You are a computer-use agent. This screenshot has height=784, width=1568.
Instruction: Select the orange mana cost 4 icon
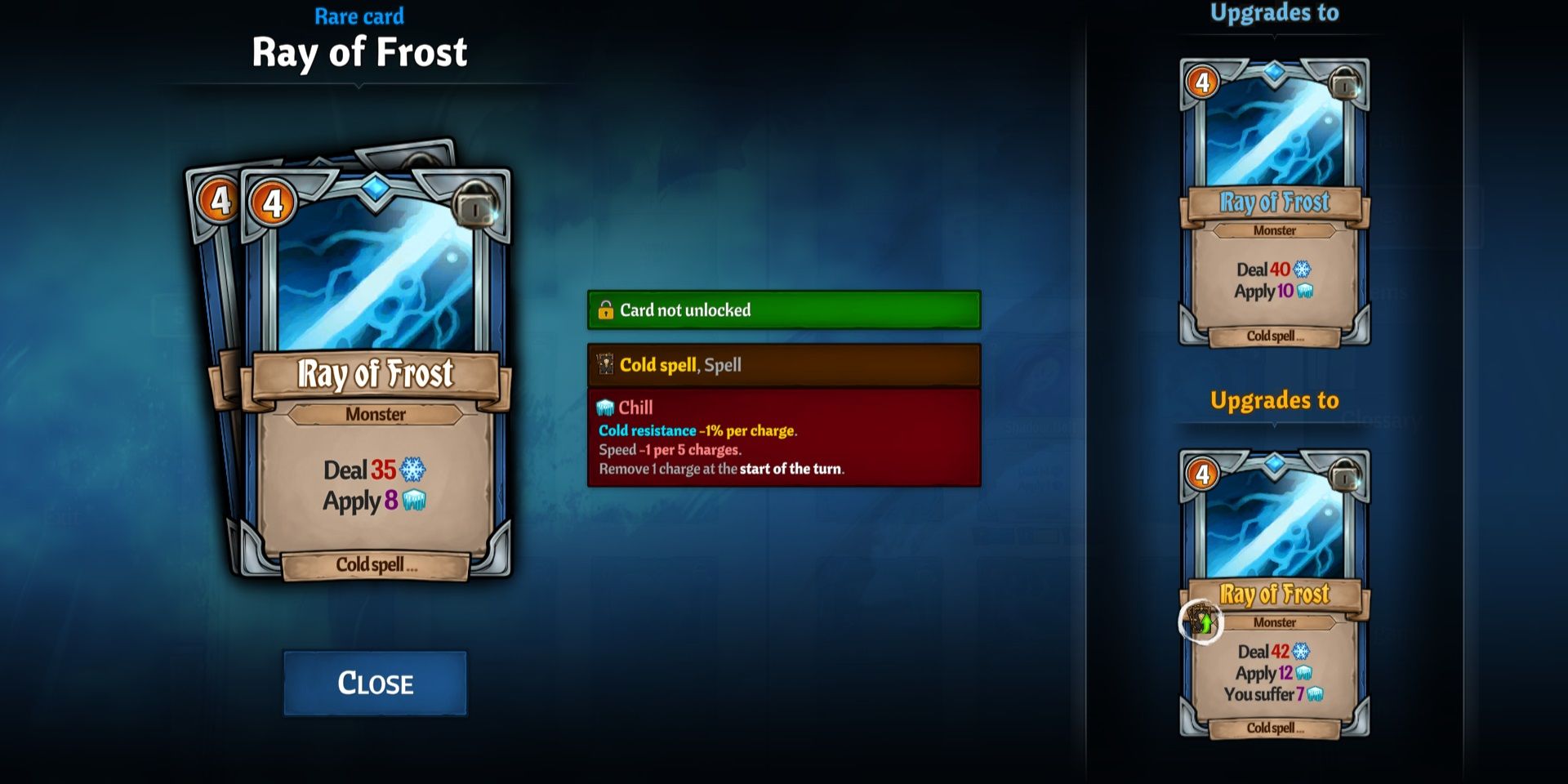point(272,199)
